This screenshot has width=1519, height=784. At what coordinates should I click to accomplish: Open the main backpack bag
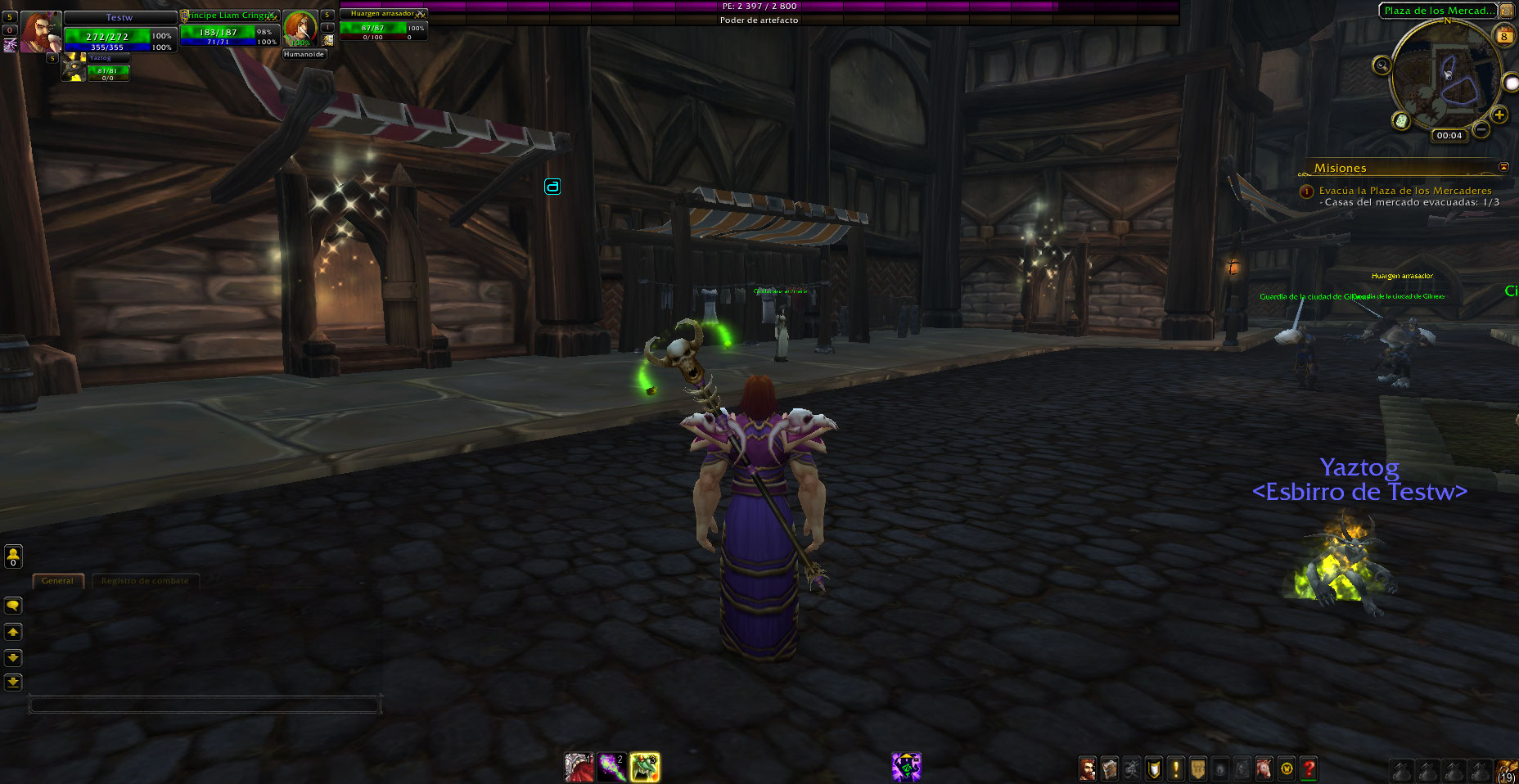click(1506, 770)
